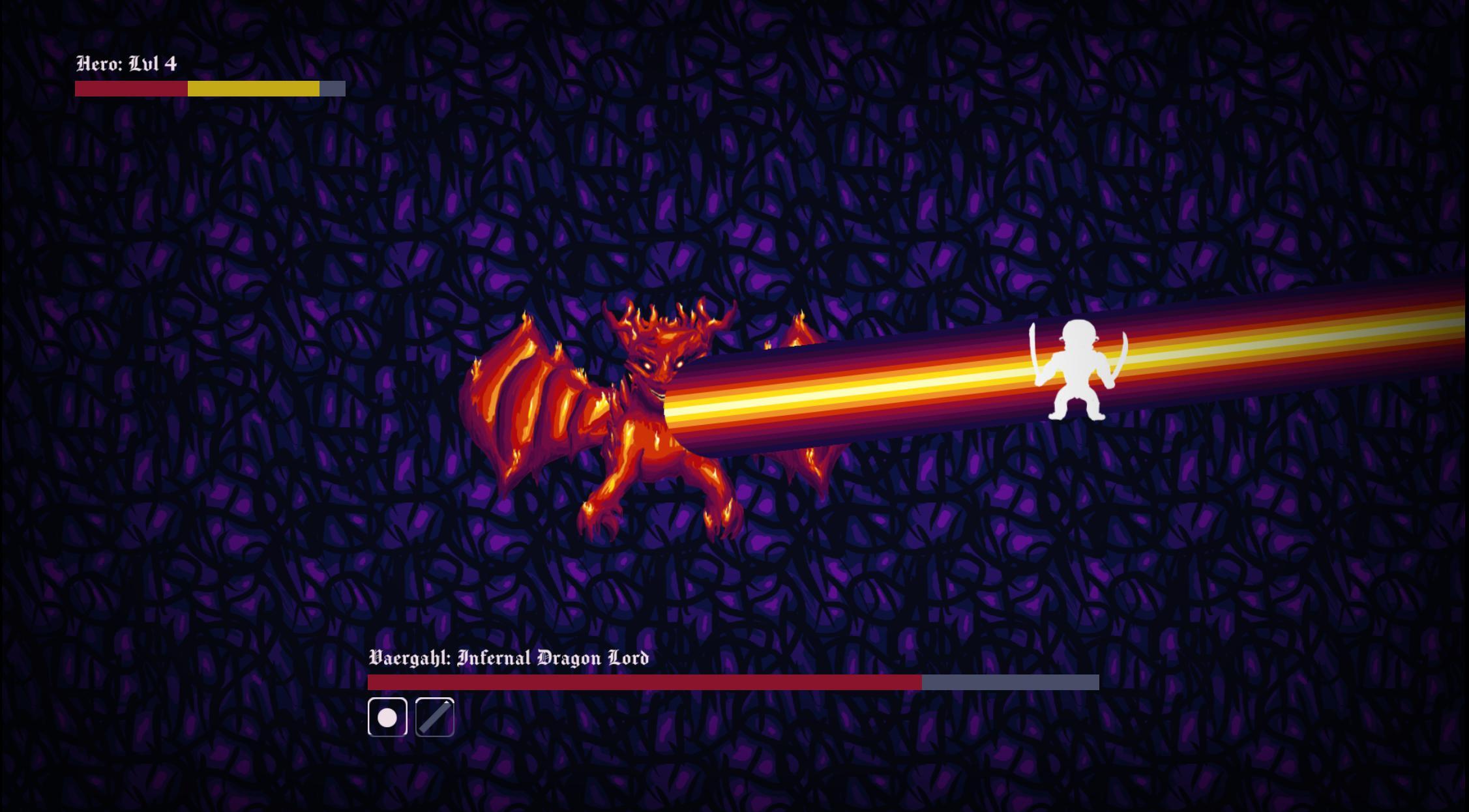Click the leftmost ability slot in the hotbar
This screenshot has width=1469, height=812.
click(387, 718)
